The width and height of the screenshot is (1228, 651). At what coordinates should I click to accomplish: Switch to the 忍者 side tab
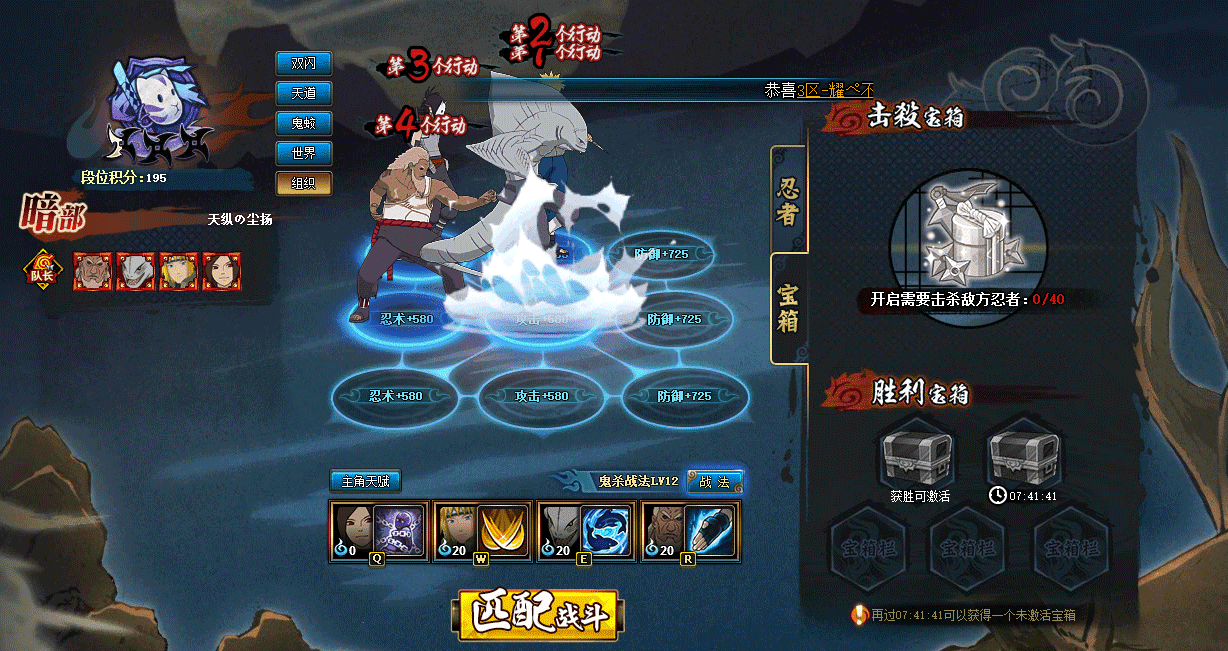pos(789,200)
